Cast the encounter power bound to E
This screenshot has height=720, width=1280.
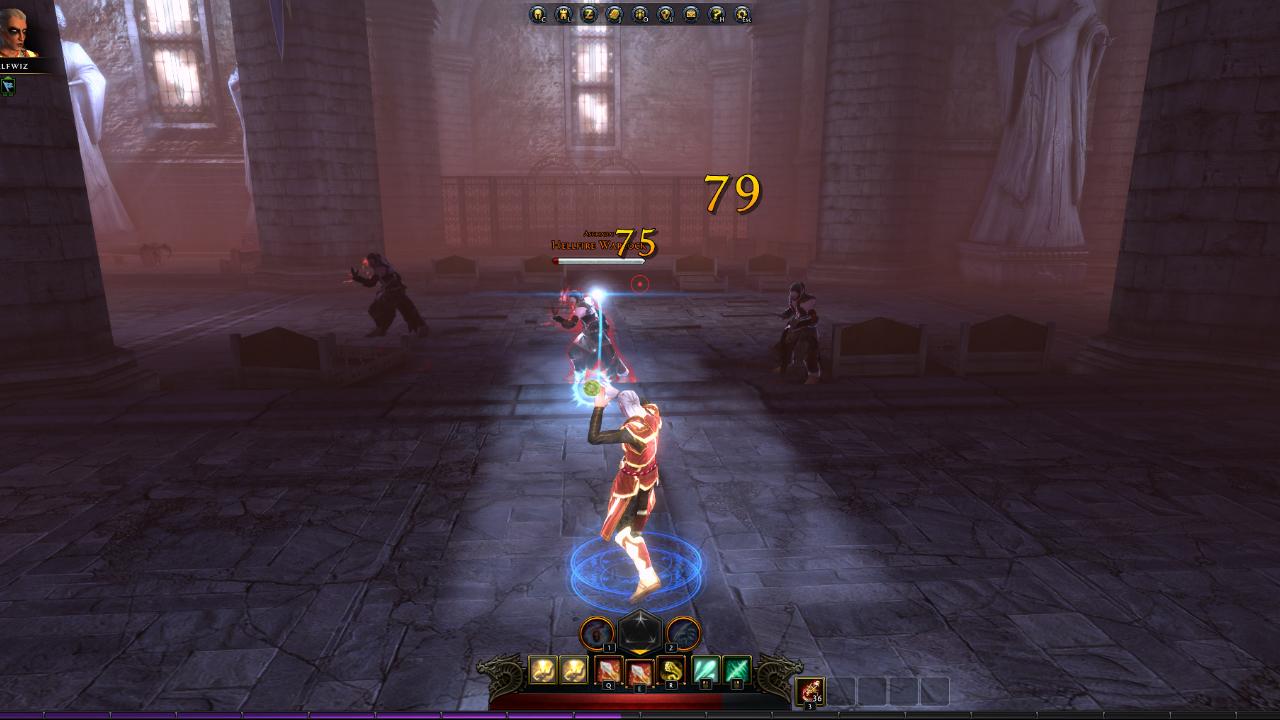click(x=640, y=670)
